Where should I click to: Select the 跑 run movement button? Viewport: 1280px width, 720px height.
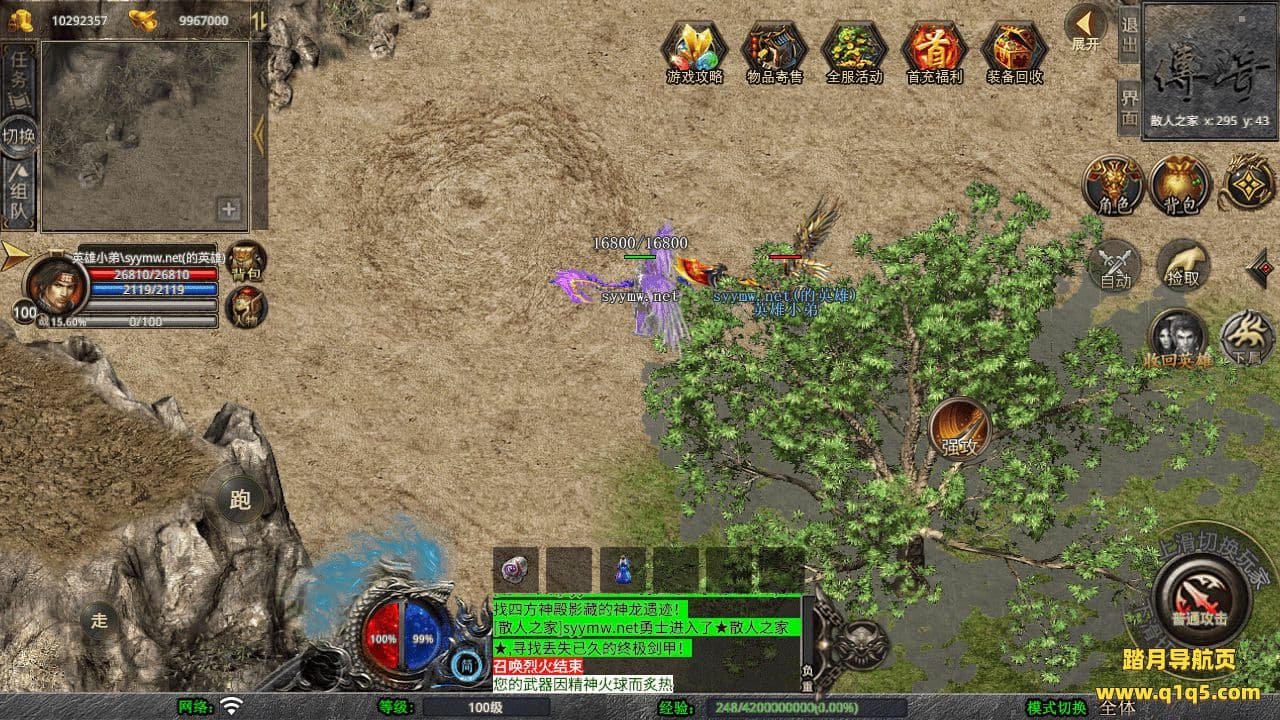[x=240, y=500]
